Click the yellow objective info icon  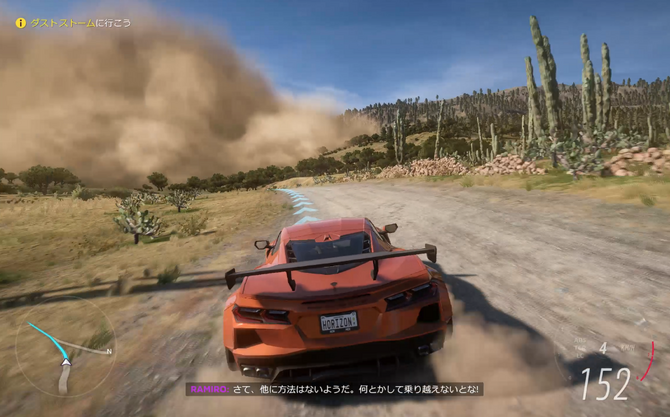tap(20, 22)
